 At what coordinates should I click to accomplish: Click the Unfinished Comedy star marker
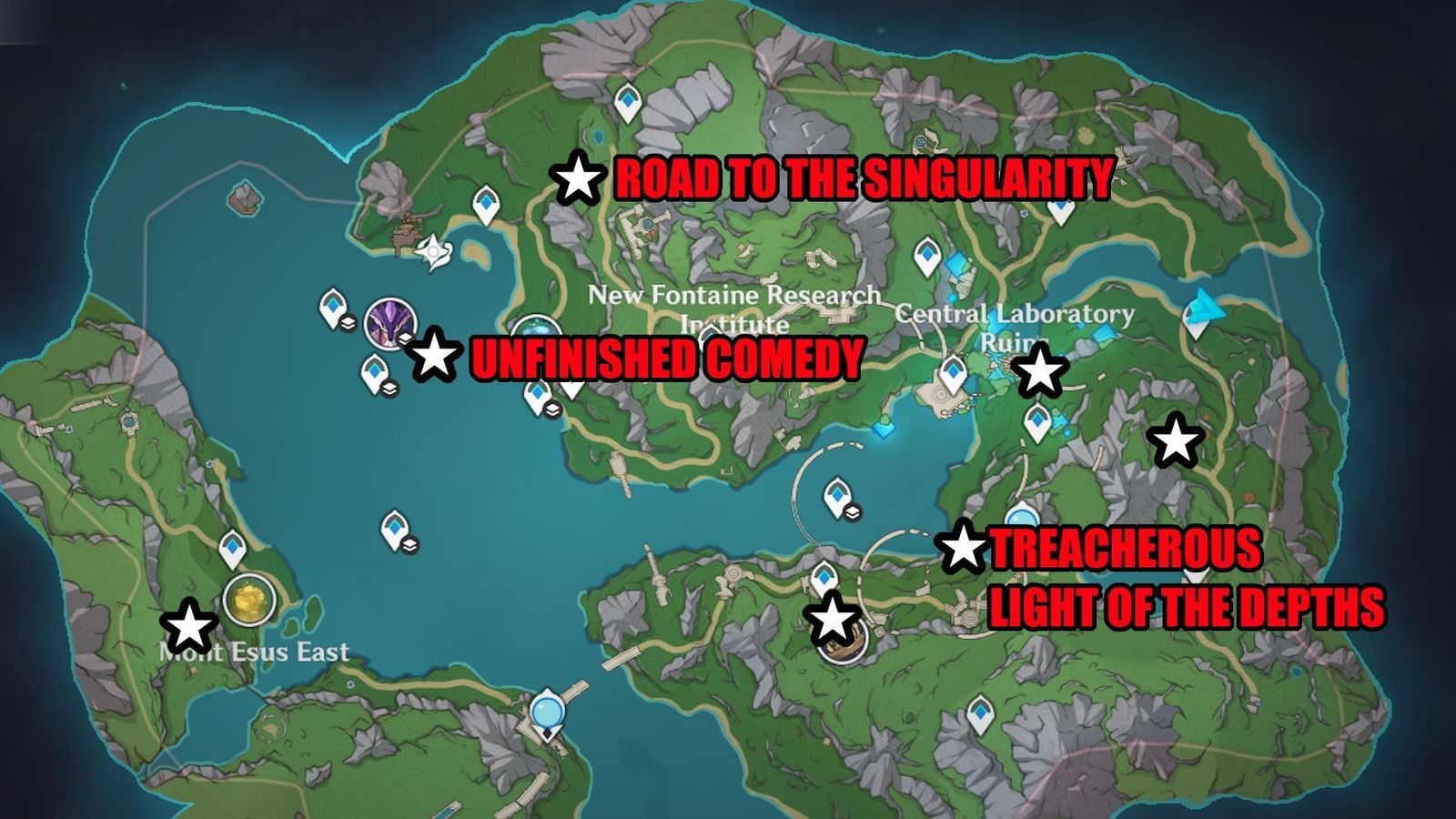click(436, 358)
